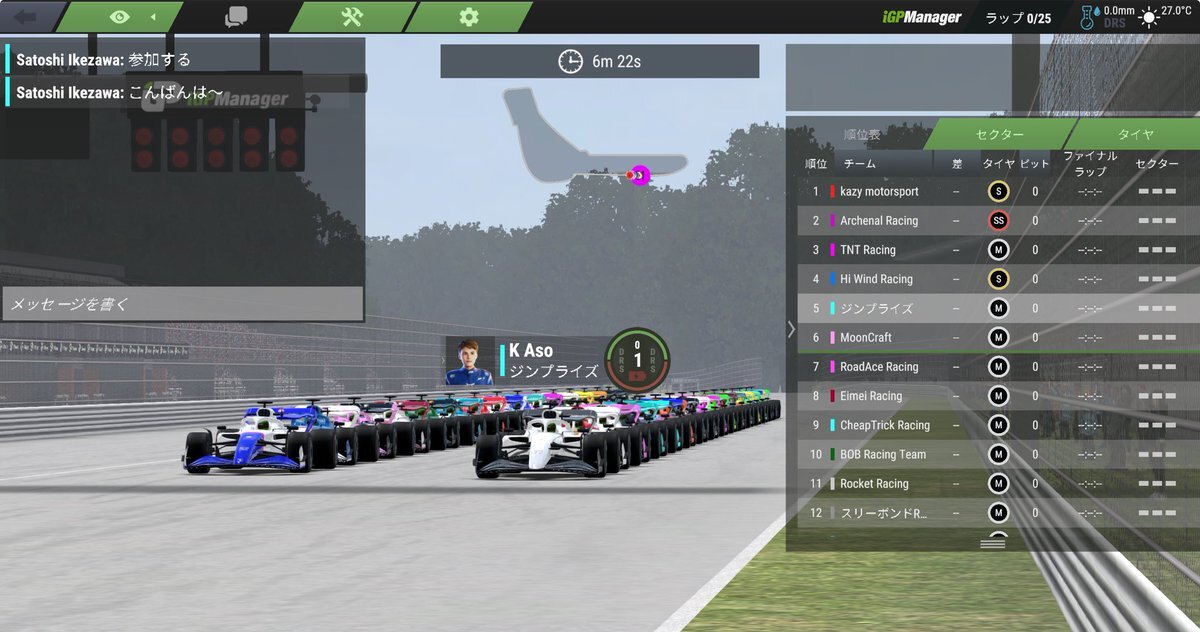
Task: Open the gear settings tab
Action: click(x=468, y=17)
